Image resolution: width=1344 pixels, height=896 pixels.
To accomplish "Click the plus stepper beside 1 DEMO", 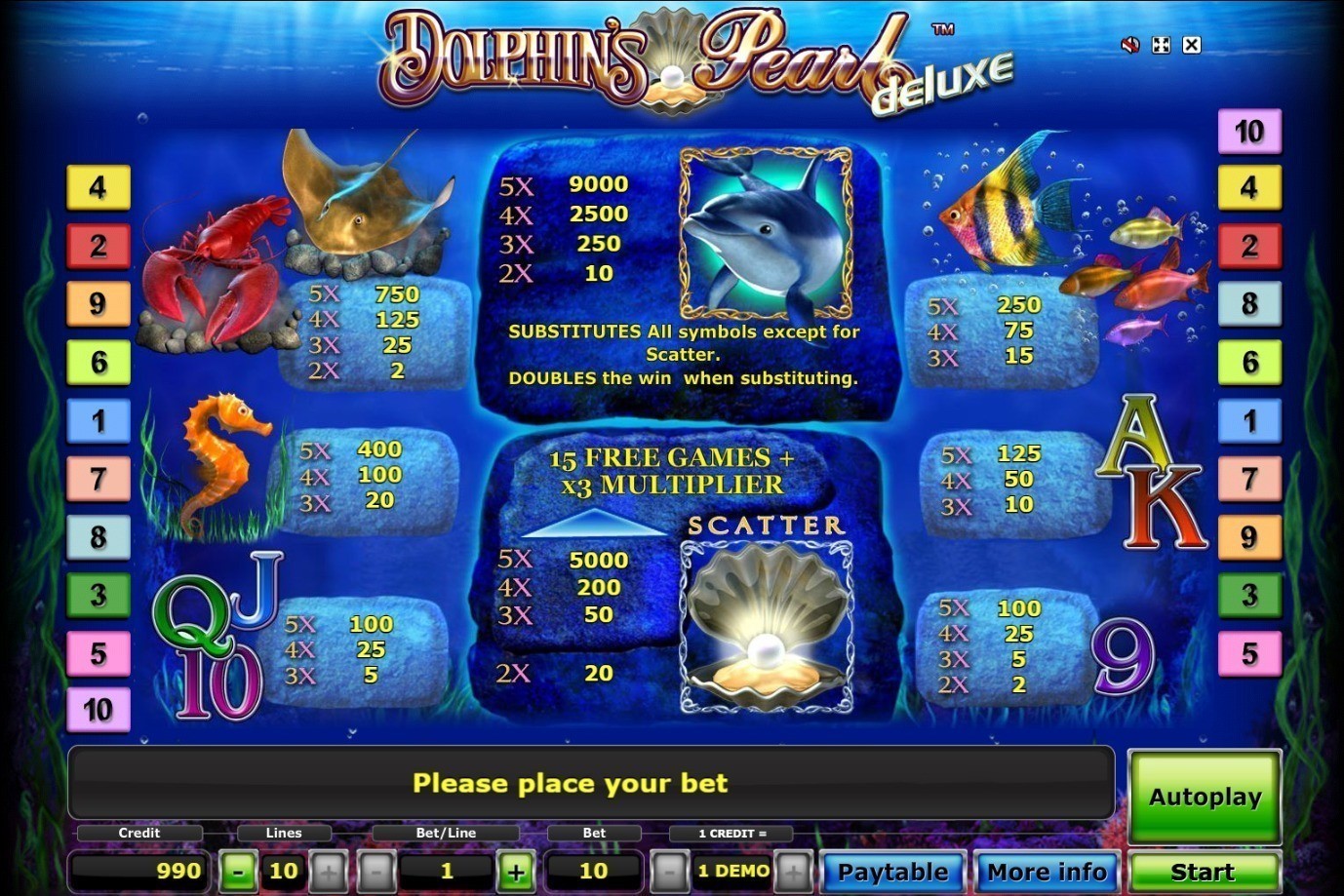I will pyautogui.click(x=792, y=871).
